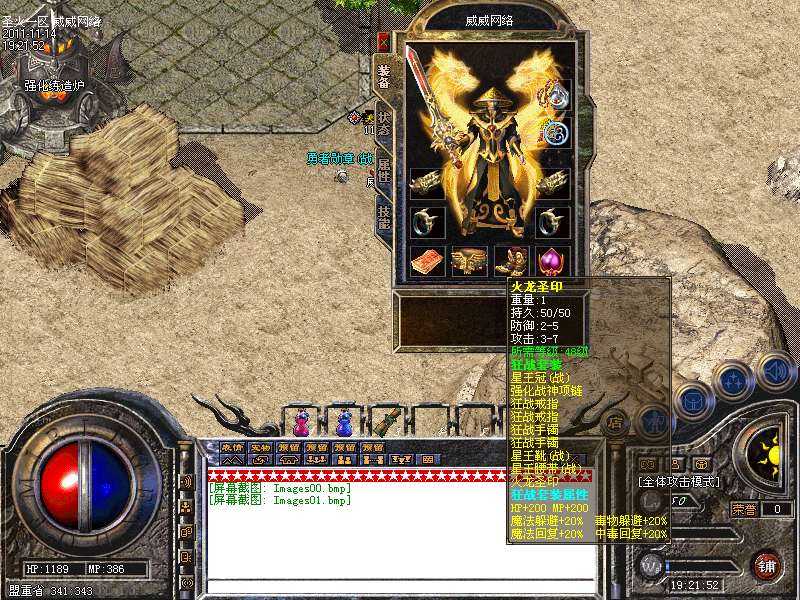Use the blue potion in the hotbar
The image size is (800, 600).
pyautogui.click(x=344, y=422)
